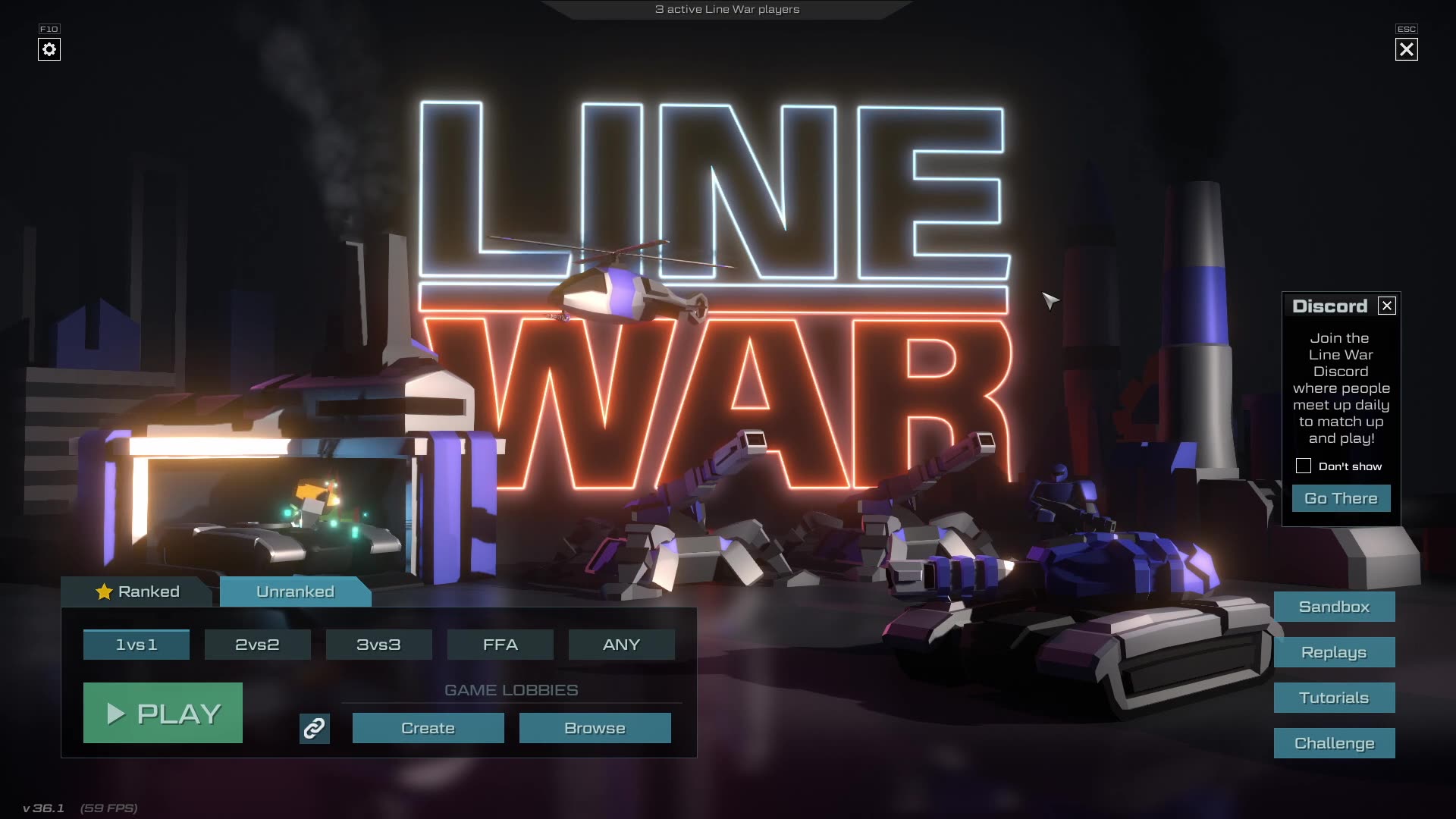This screenshot has height=819, width=1456.
Task: Open the Sandbox mode
Action: [x=1334, y=607]
